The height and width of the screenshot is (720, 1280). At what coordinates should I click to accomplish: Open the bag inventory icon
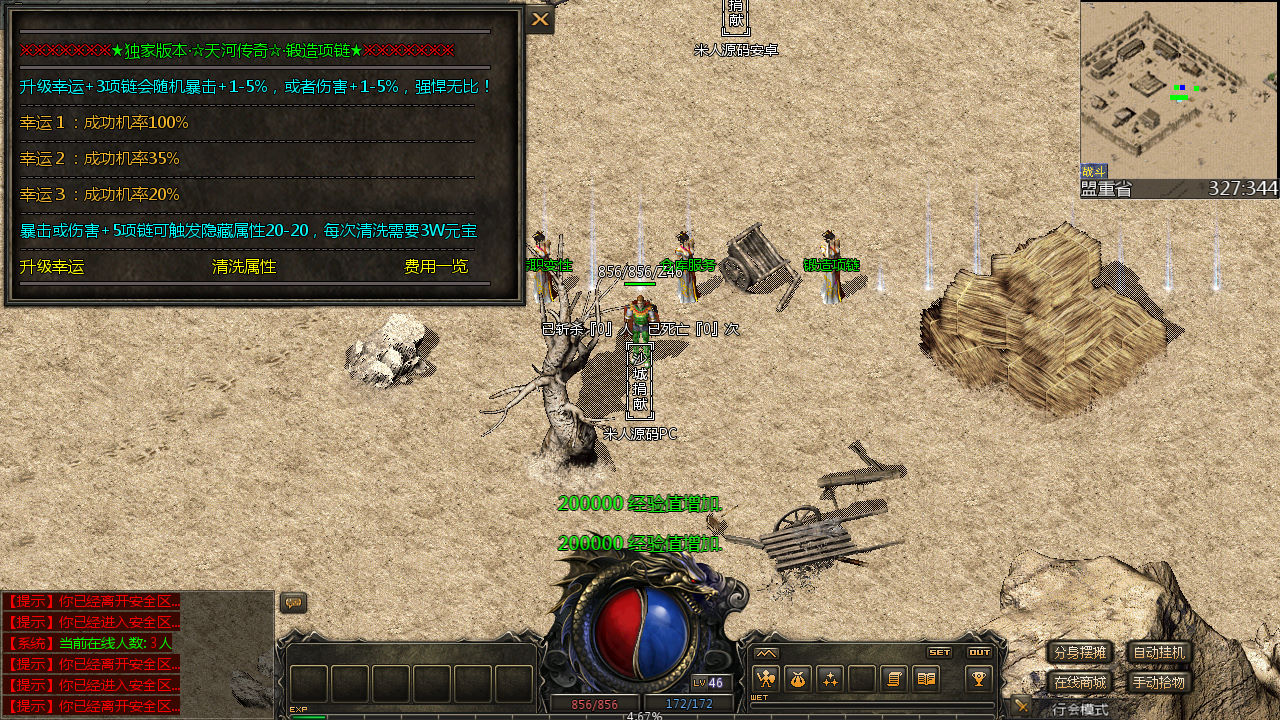click(797, 679)
